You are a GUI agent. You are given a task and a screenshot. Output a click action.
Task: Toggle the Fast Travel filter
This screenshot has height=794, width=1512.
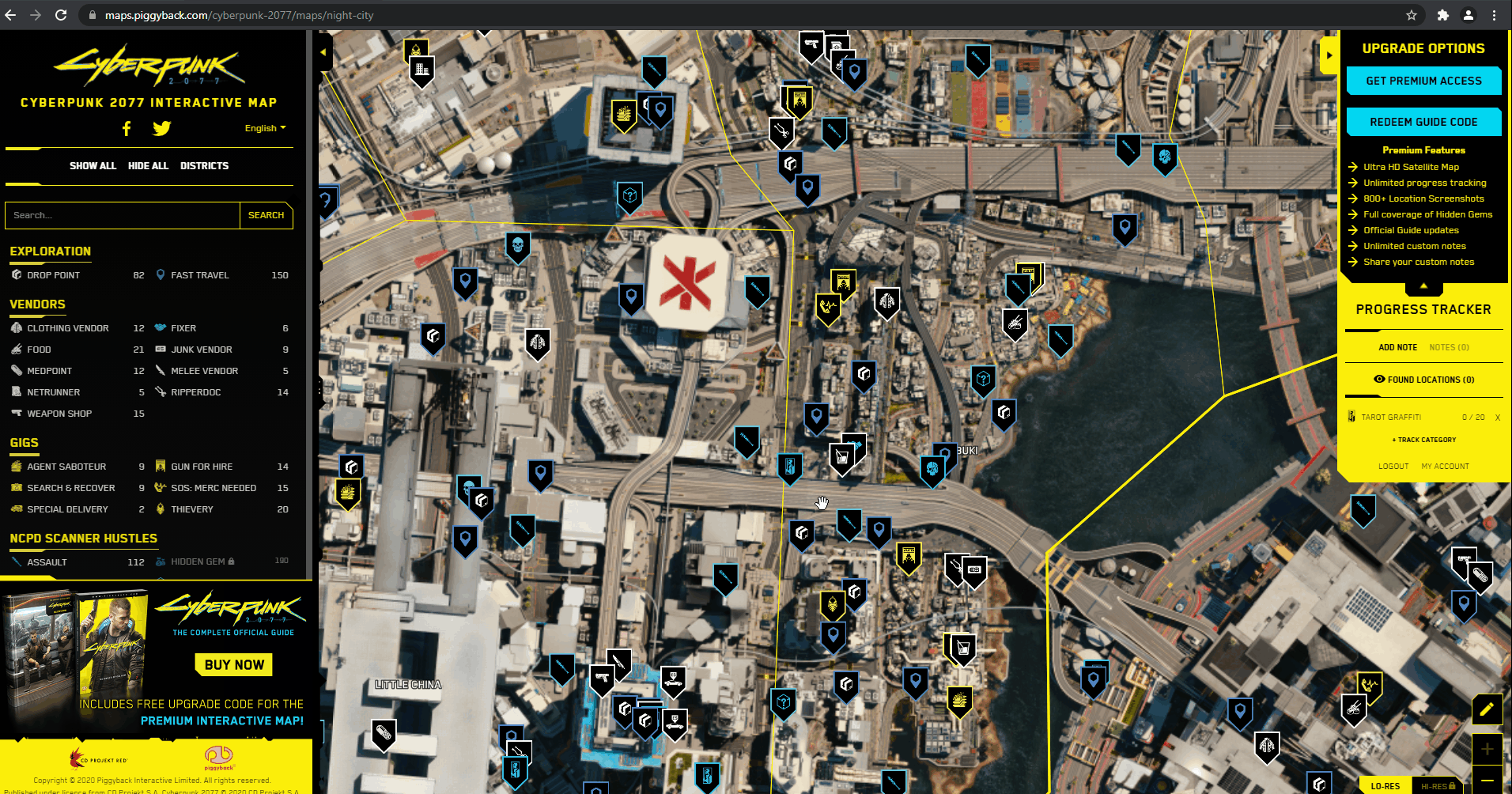tap(200, 275)
